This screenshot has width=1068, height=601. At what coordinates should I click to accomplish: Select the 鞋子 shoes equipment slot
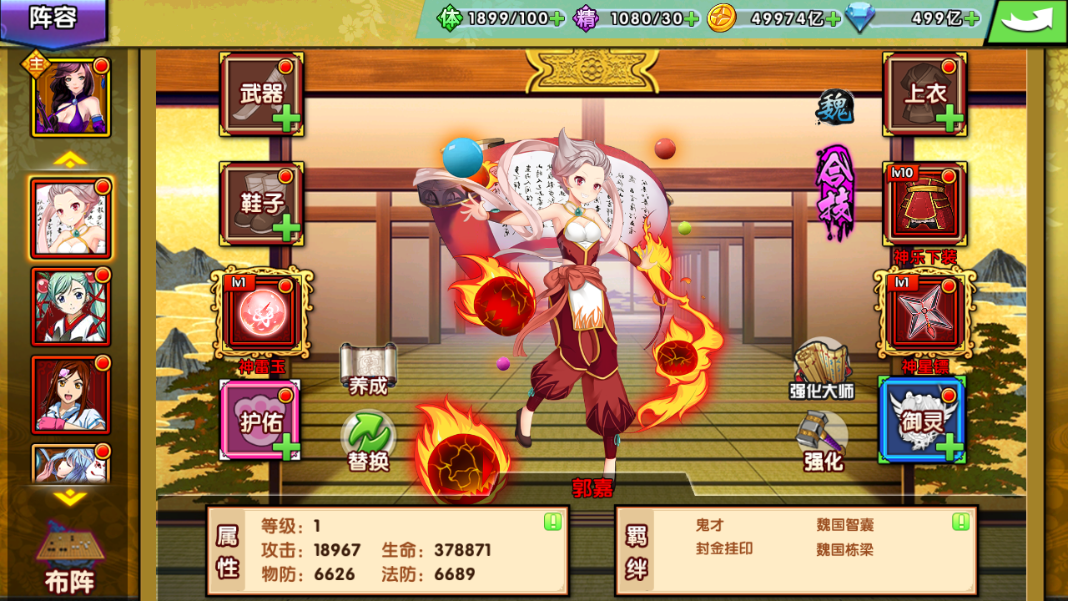point(261,203)
